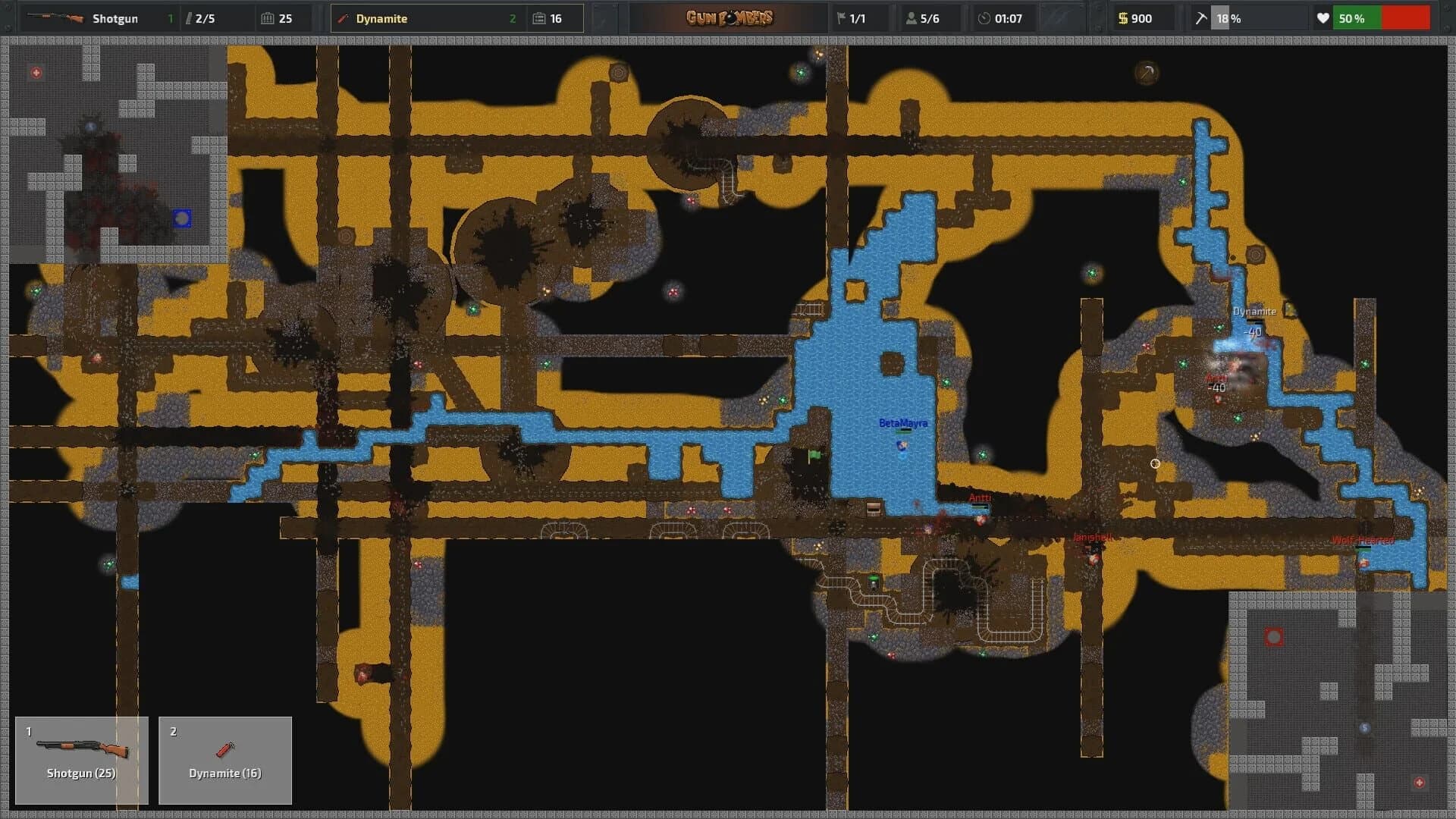Select the Dynamite weapon icon in the top bar
Screen dimensions: 1456x819
coord(343,18)
